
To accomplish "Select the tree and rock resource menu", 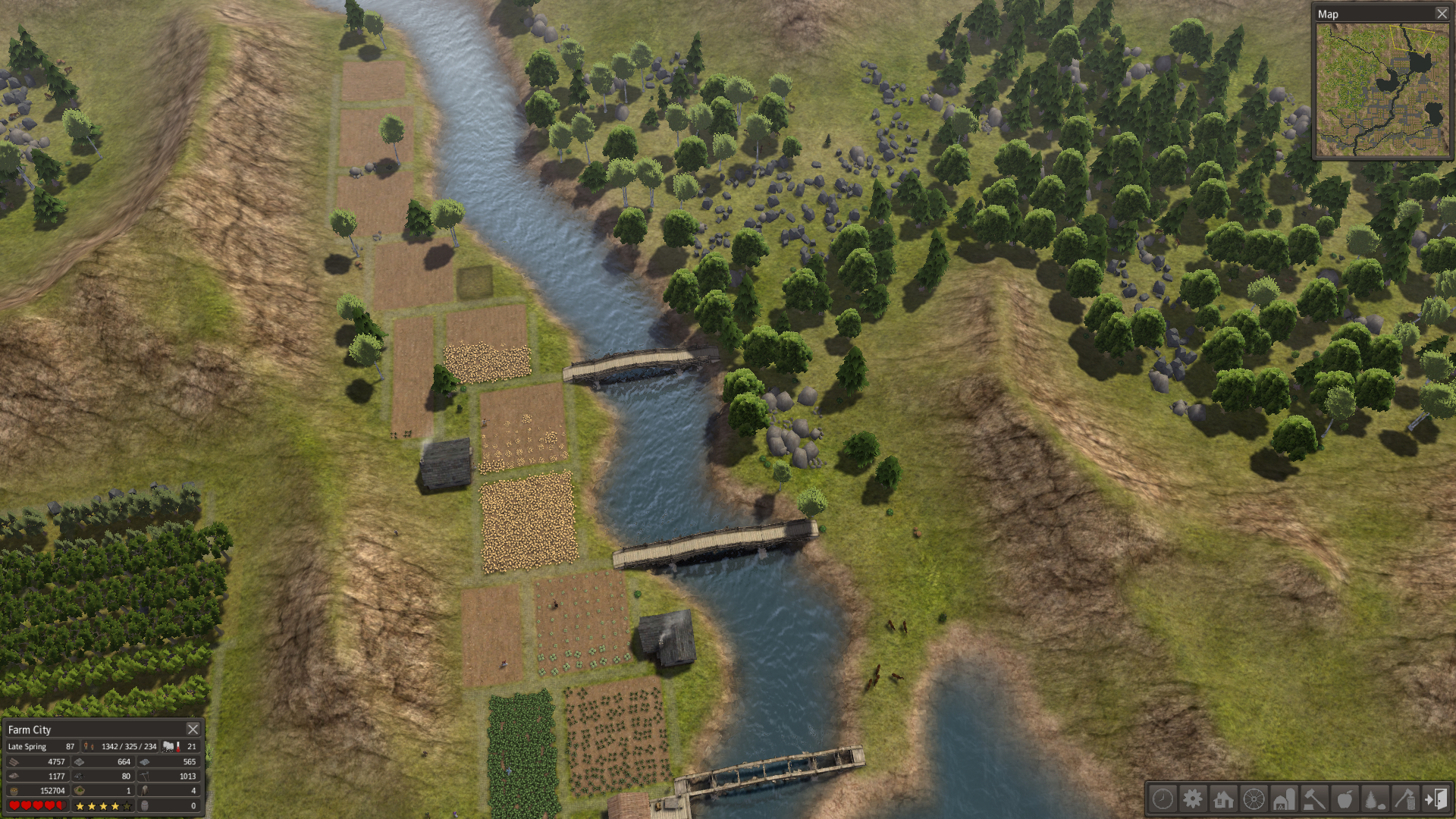I will [x=1375, y=799].
